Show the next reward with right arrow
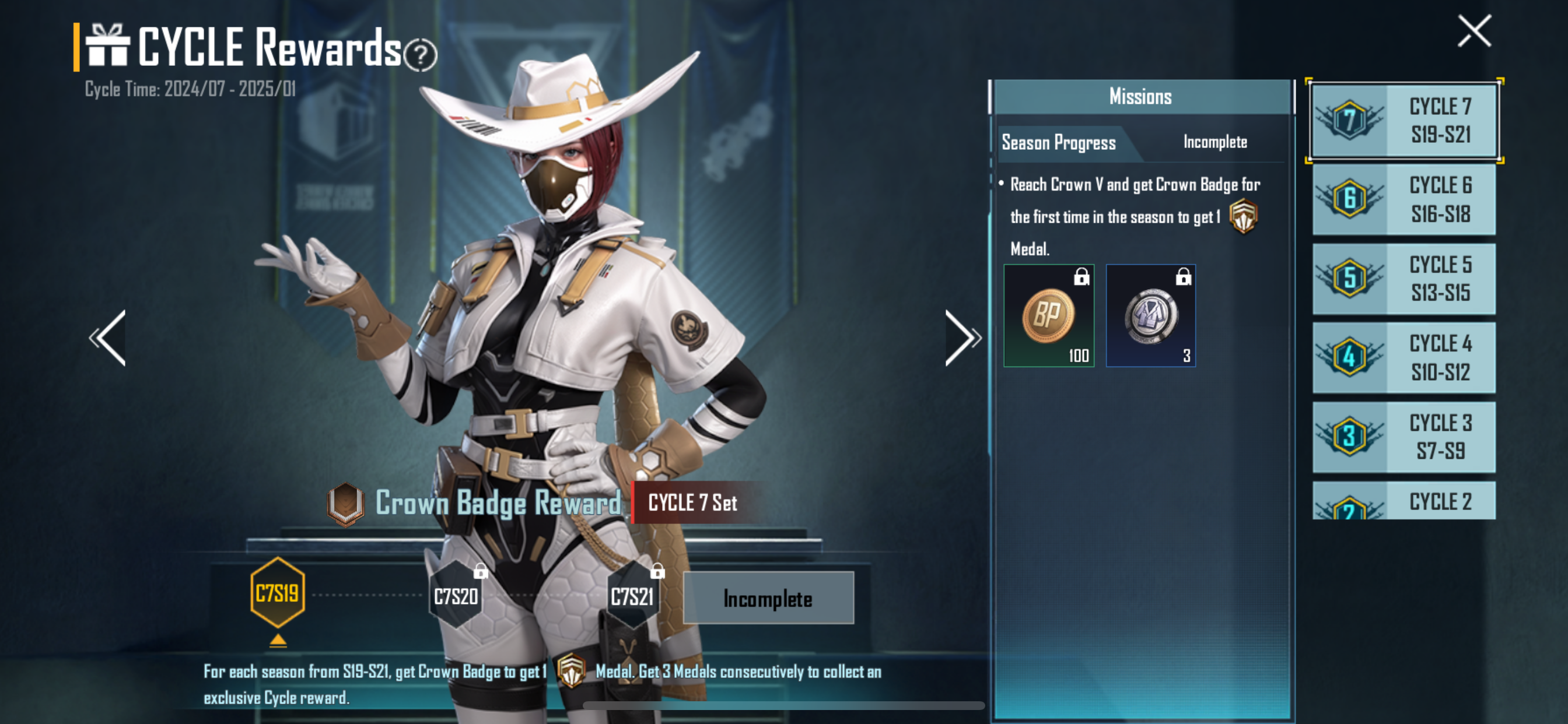1568x724 pixels. point(962,338)
